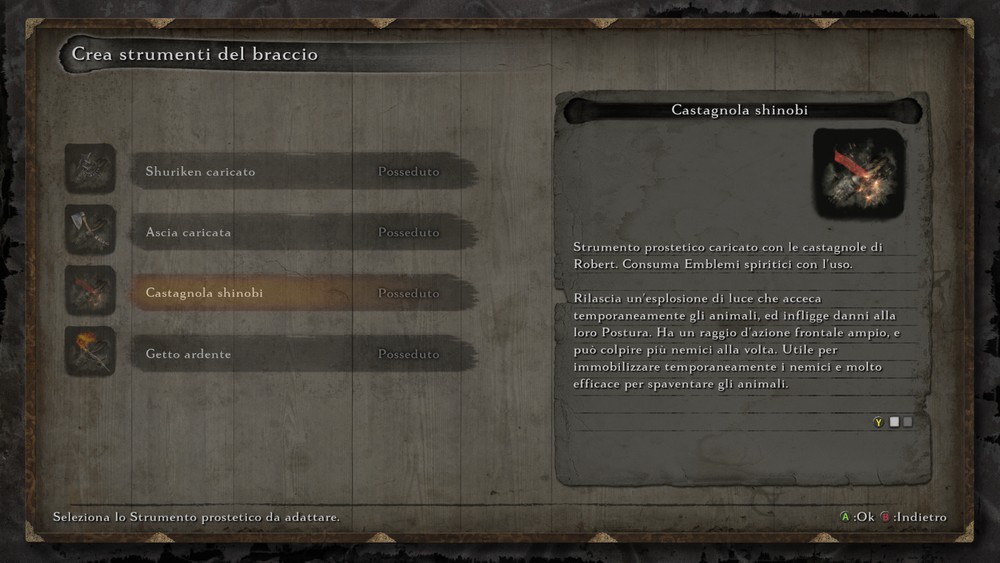The height and width of the screenshot is (563, 1000).
Task: View the large Castagnola shinobi preview image
Action: pos(858,174)
